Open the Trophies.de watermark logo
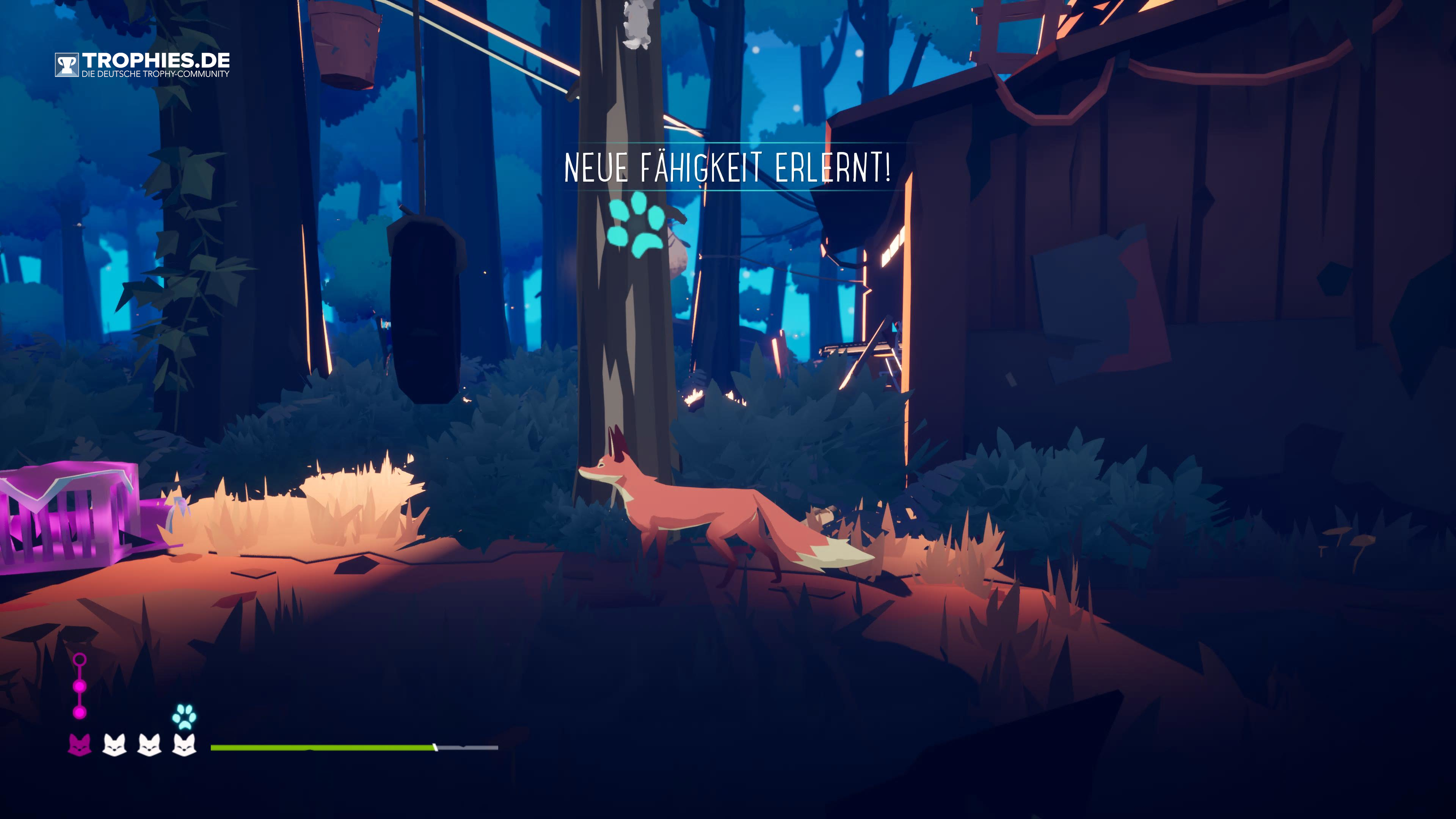The image size is (1456, 819). point(143,64)
